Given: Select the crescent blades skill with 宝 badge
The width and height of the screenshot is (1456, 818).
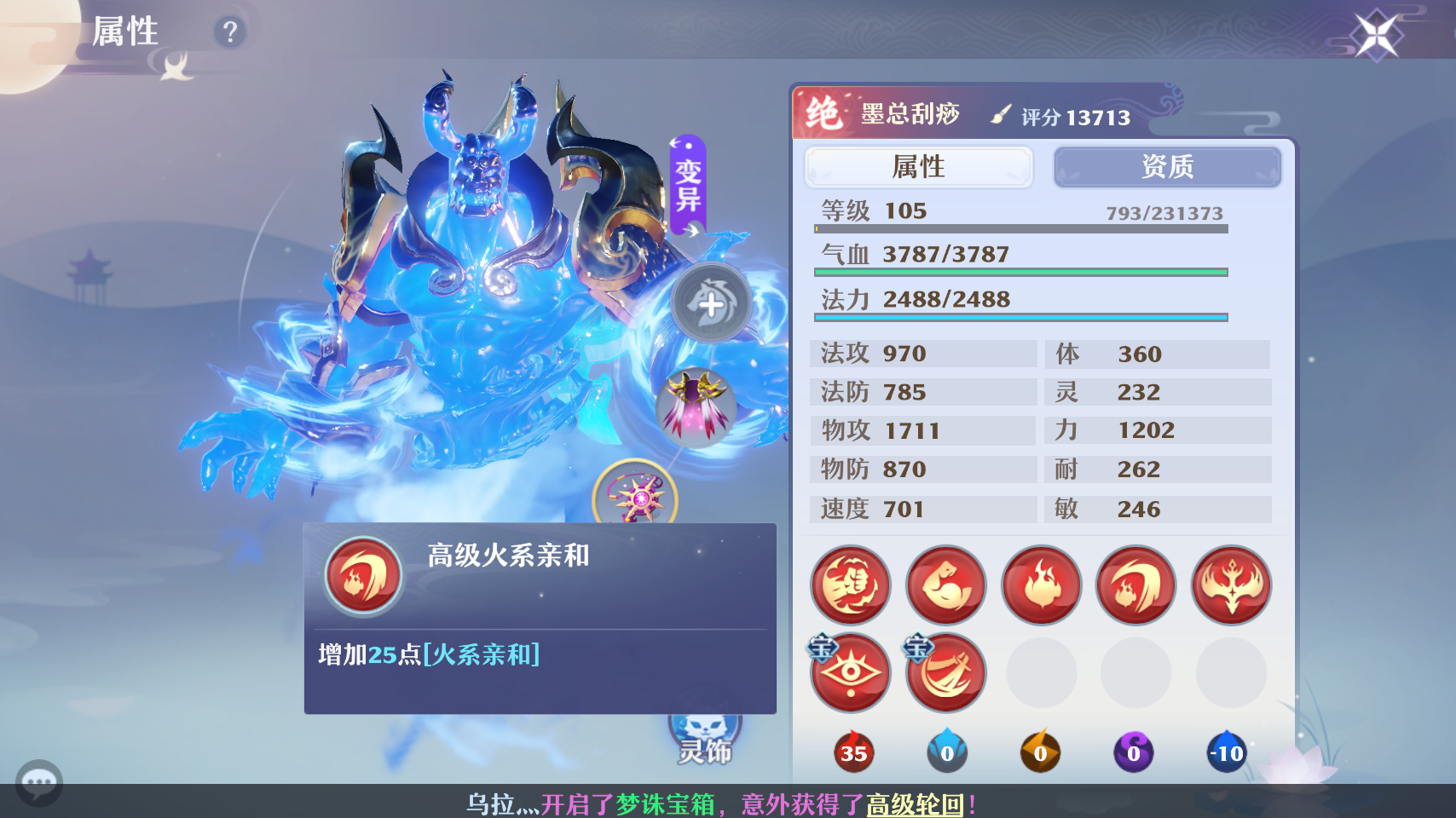Looking at the screenshot, I should [945, 673].
